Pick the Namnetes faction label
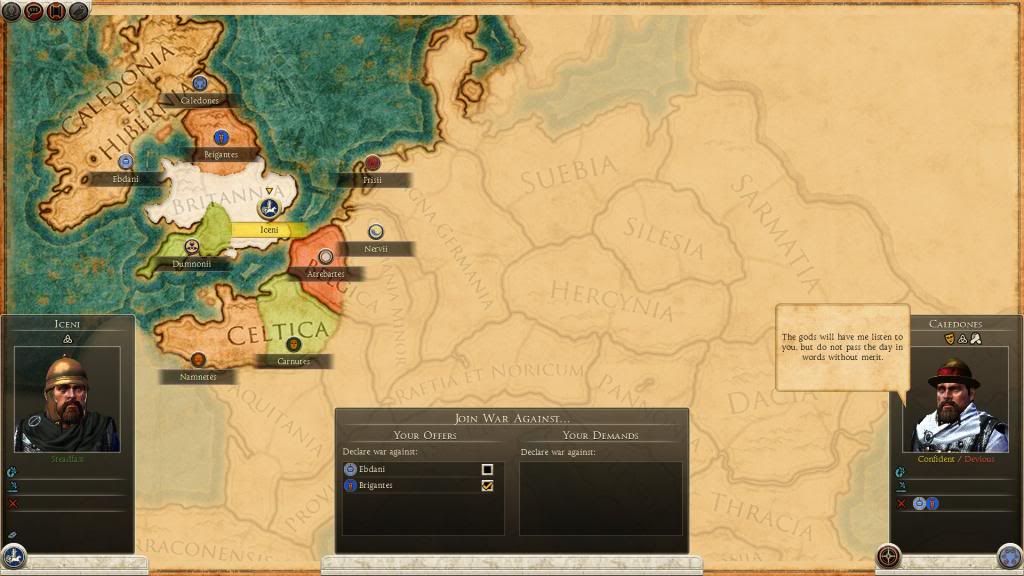 (198, 376)
